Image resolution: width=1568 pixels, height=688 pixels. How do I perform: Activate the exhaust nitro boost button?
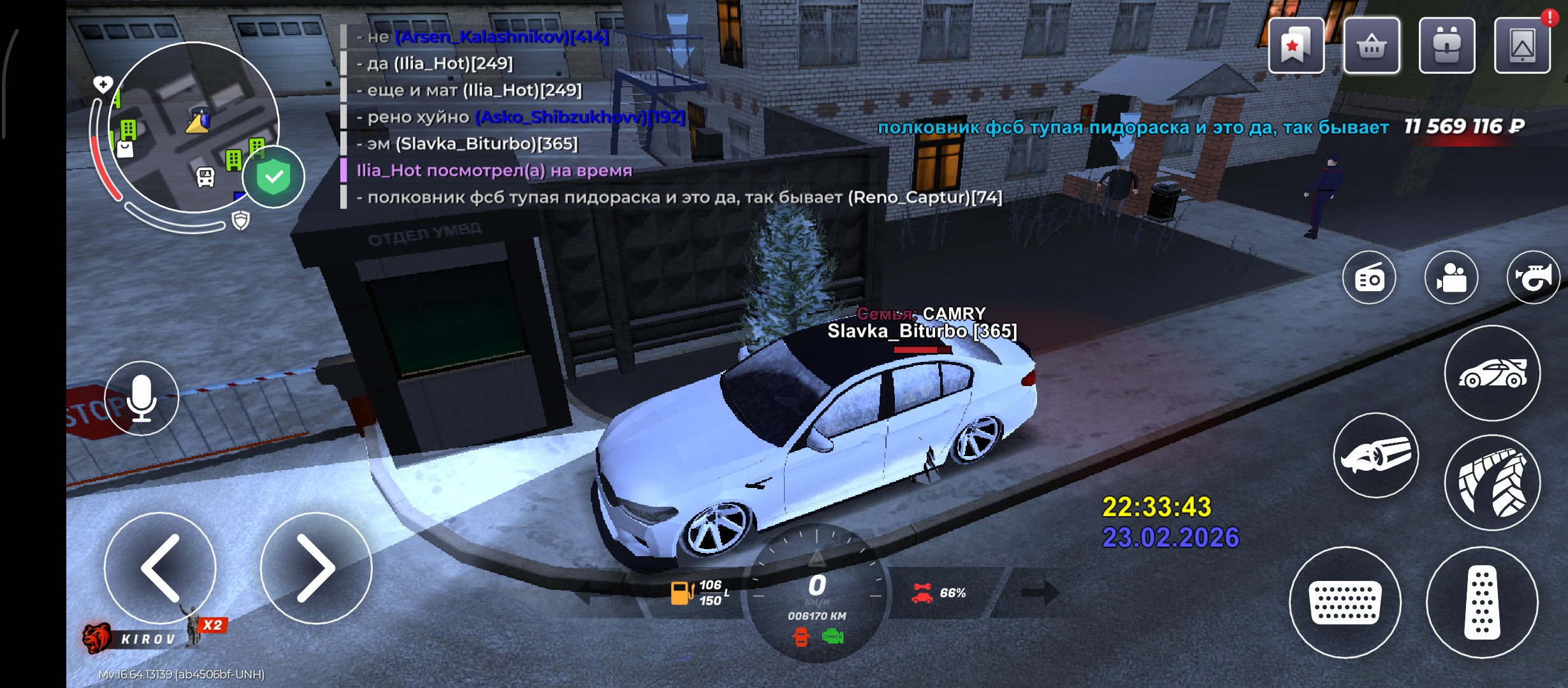pos(1376,455)
